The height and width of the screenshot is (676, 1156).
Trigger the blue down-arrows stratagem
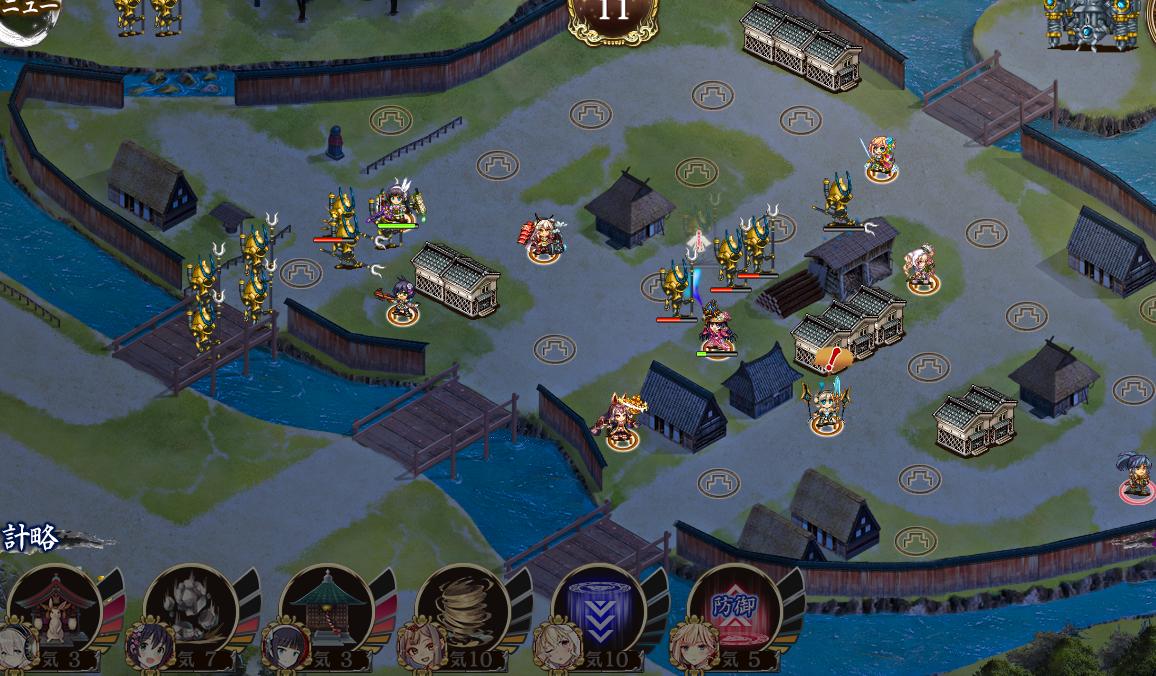[x=598, y=610]
